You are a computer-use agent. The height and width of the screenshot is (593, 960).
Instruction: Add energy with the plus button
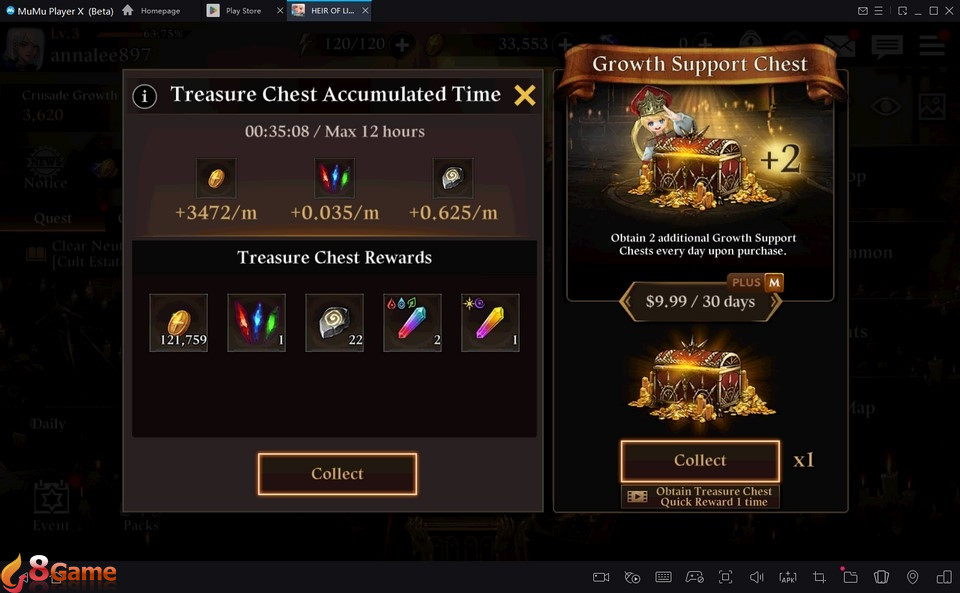click(402, 44)
